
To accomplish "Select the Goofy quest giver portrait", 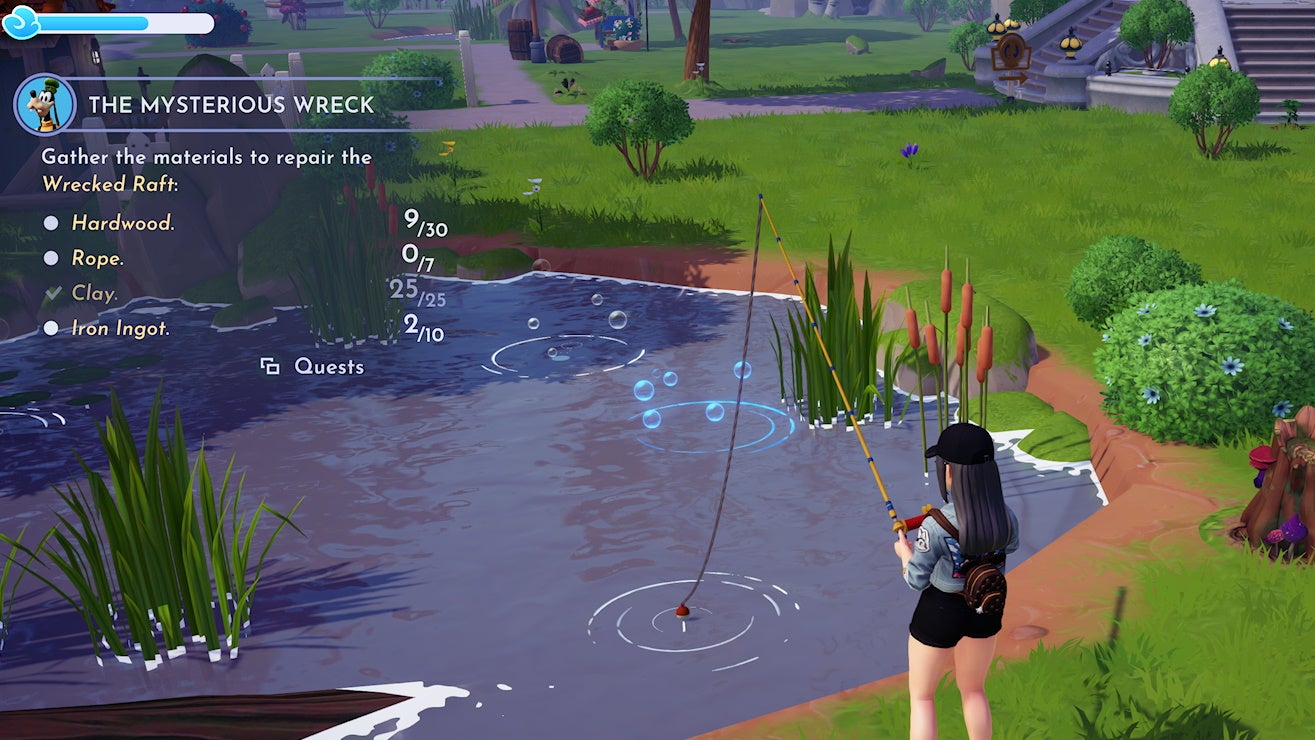I will (45, 104).
